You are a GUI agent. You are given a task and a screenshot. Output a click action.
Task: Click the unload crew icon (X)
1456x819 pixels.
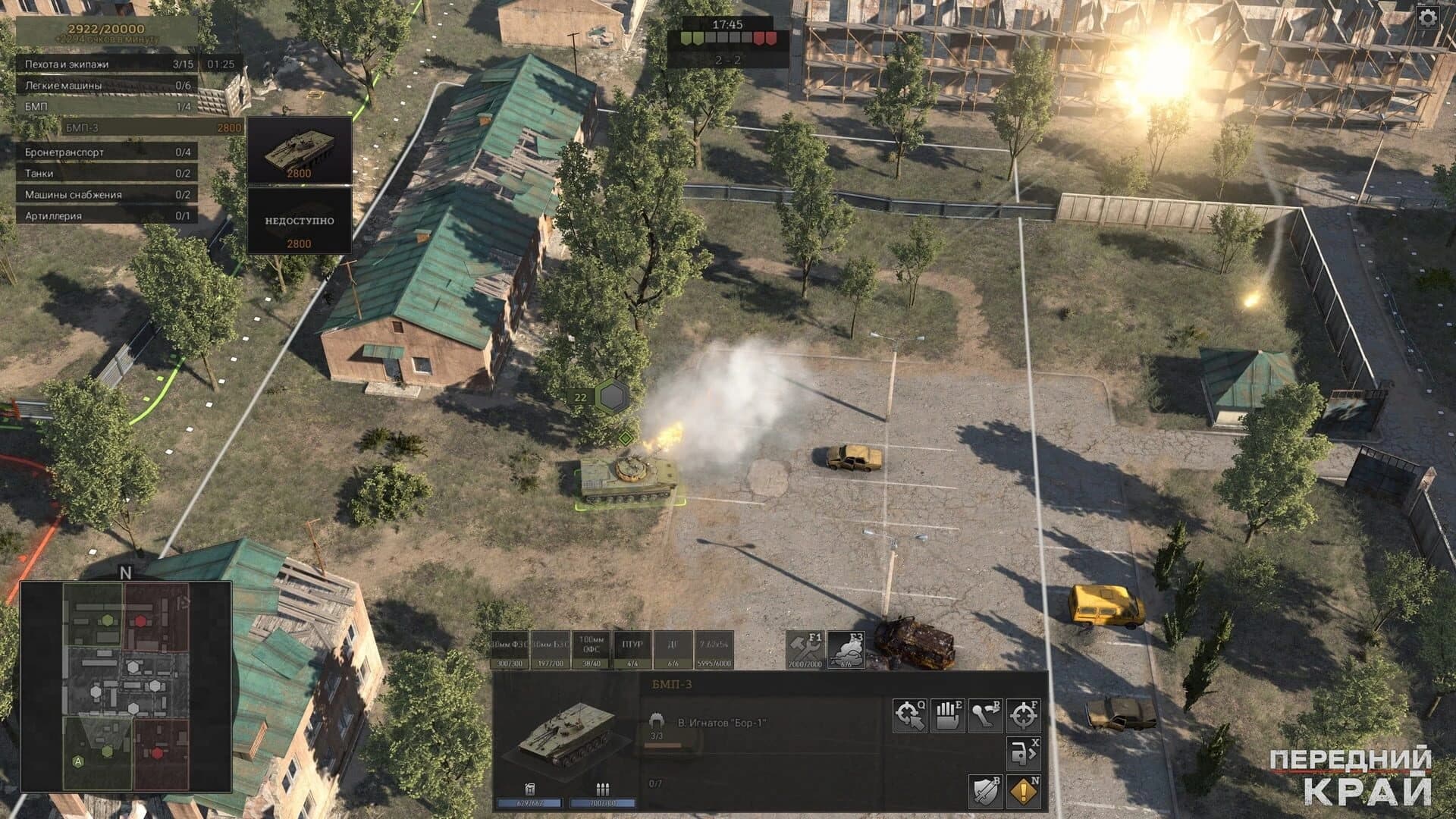(x=1022, y=752)
